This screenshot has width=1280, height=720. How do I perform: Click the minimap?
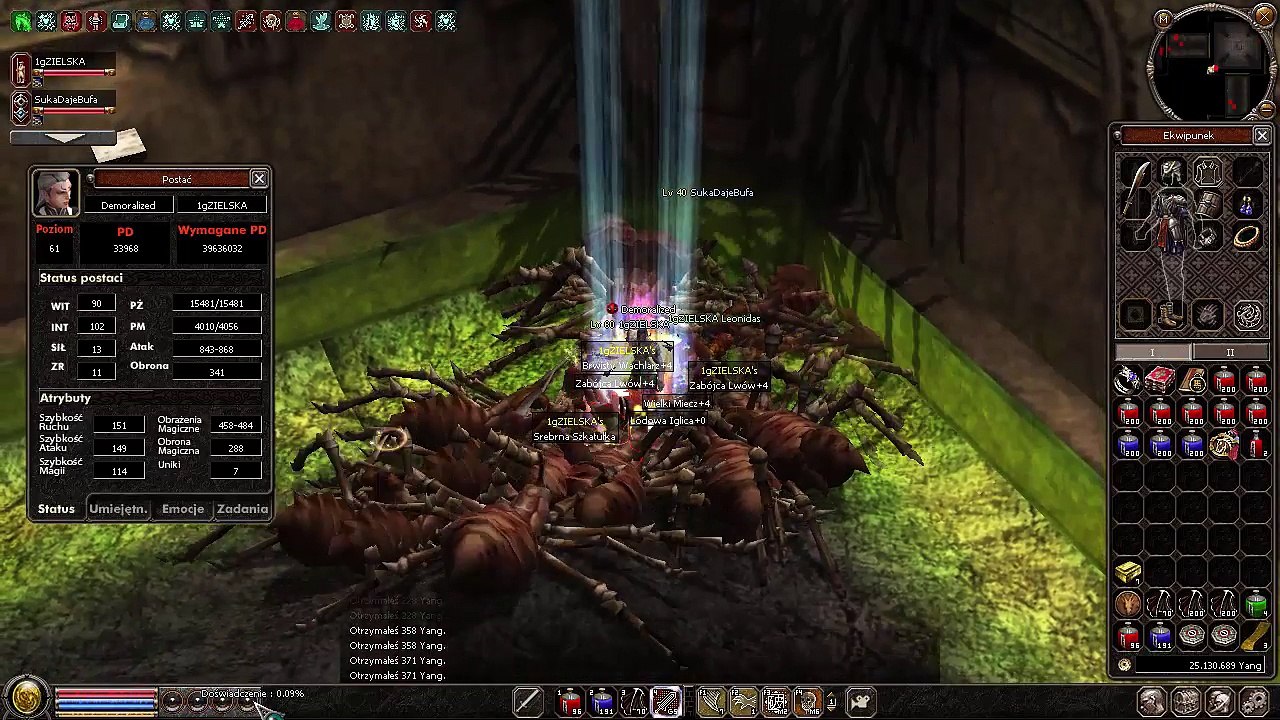pyautogui.click(x=1213, y=64)
